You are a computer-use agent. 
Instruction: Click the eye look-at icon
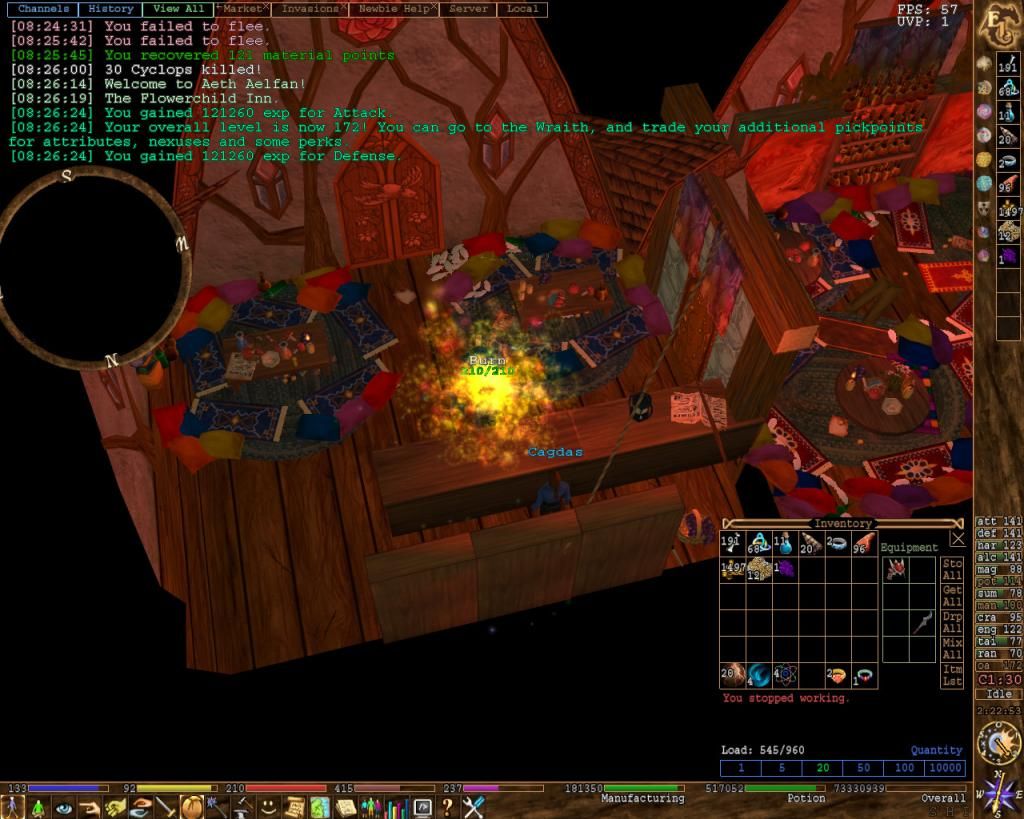(x=64, y=807)
